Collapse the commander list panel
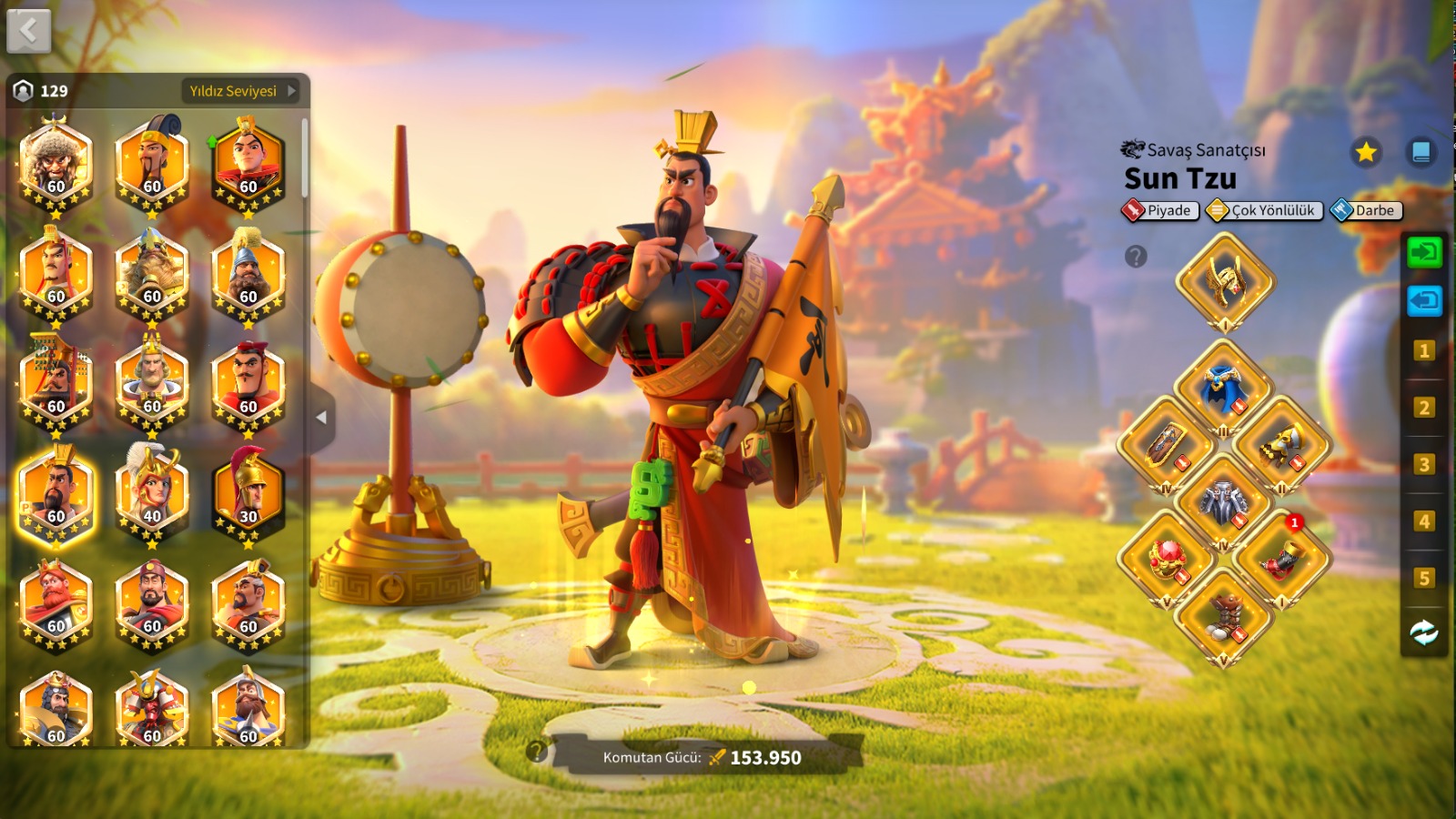Screen dimensions: 1456x819 321,418
